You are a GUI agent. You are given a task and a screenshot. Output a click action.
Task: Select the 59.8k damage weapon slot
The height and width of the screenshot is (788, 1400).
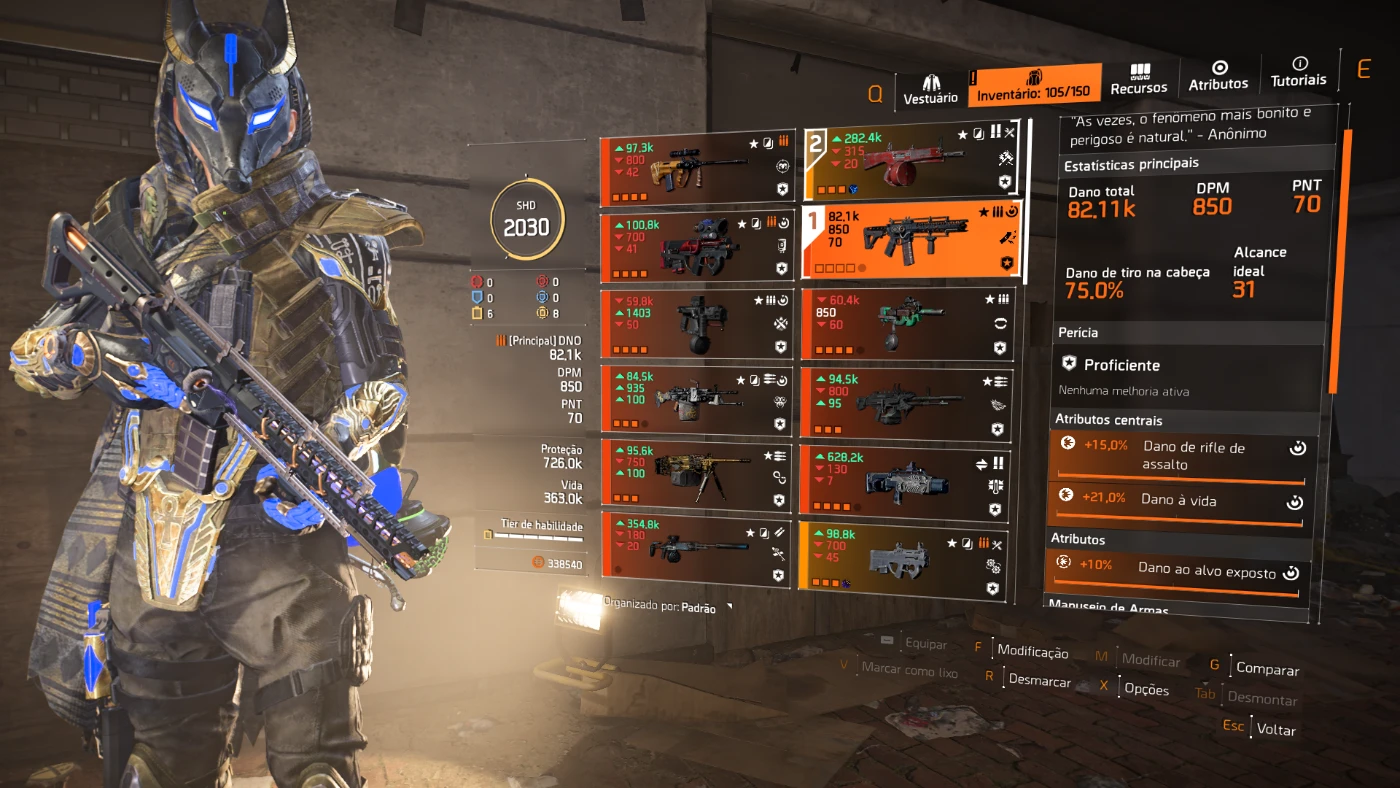tap(696, 323)
